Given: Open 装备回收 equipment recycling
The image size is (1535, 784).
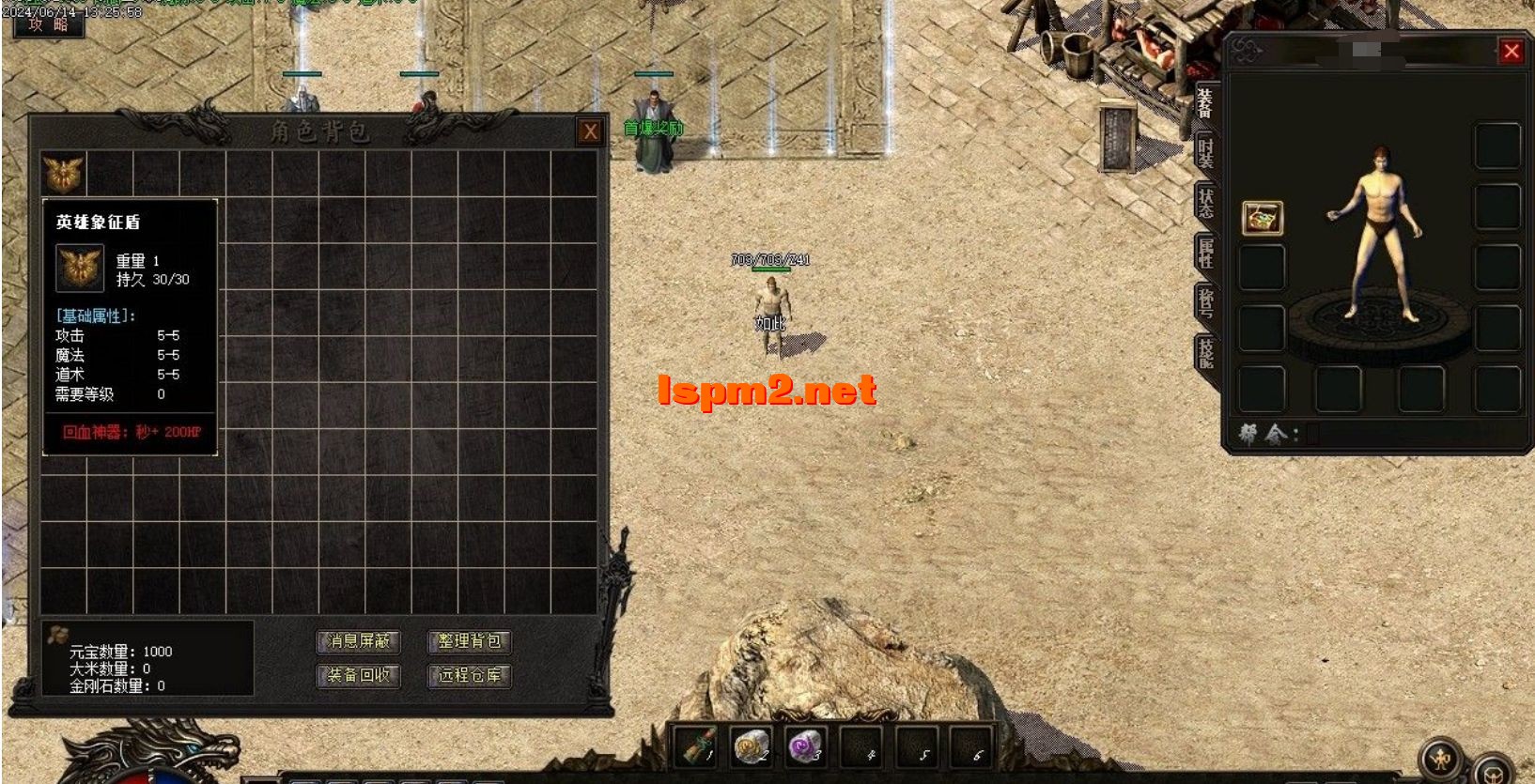Looking at the screenshot, I should [x=359, y=675].
